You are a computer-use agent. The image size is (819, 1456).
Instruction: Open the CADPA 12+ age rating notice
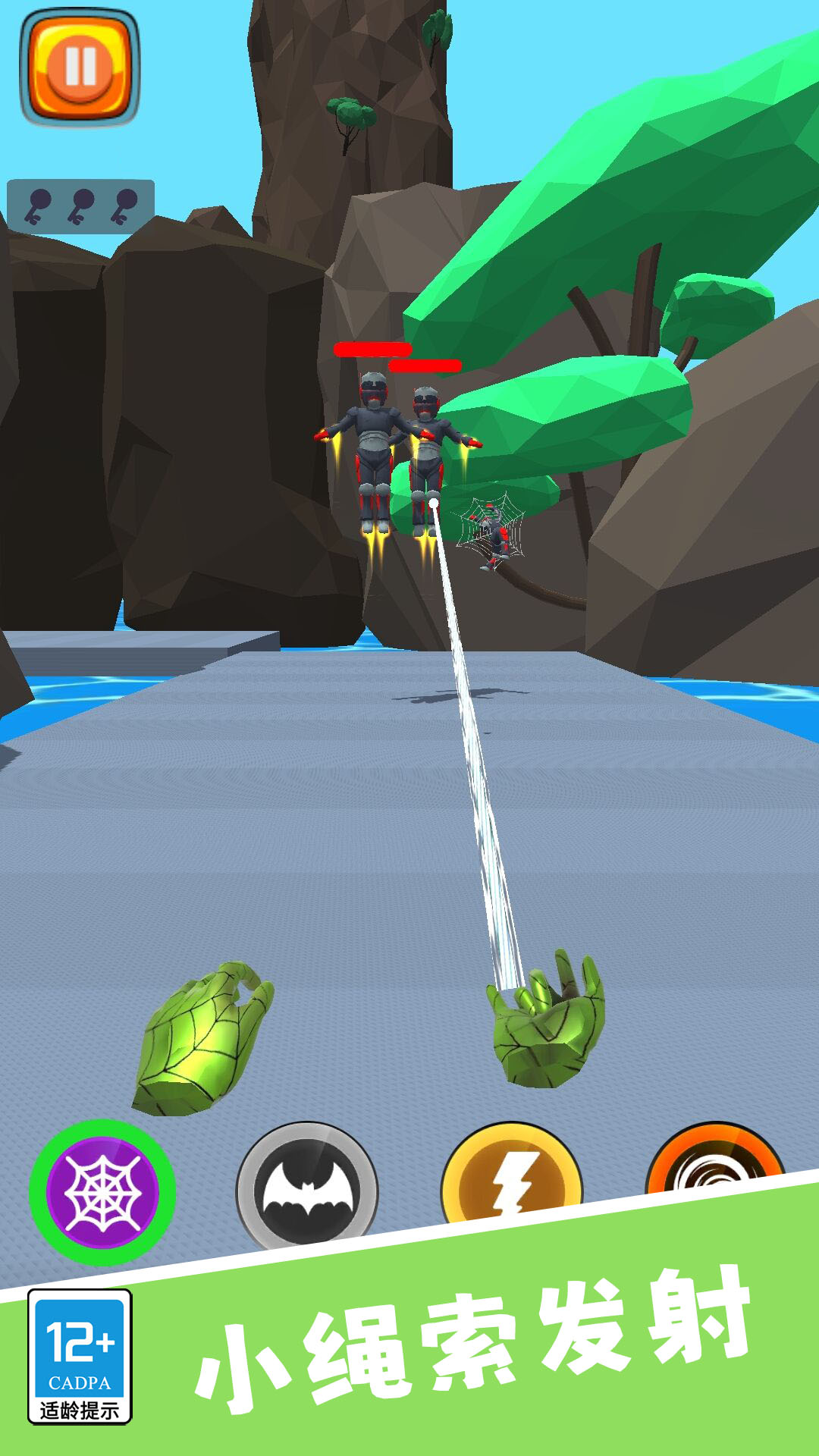pyautogui.click(x=80, y=1357)
